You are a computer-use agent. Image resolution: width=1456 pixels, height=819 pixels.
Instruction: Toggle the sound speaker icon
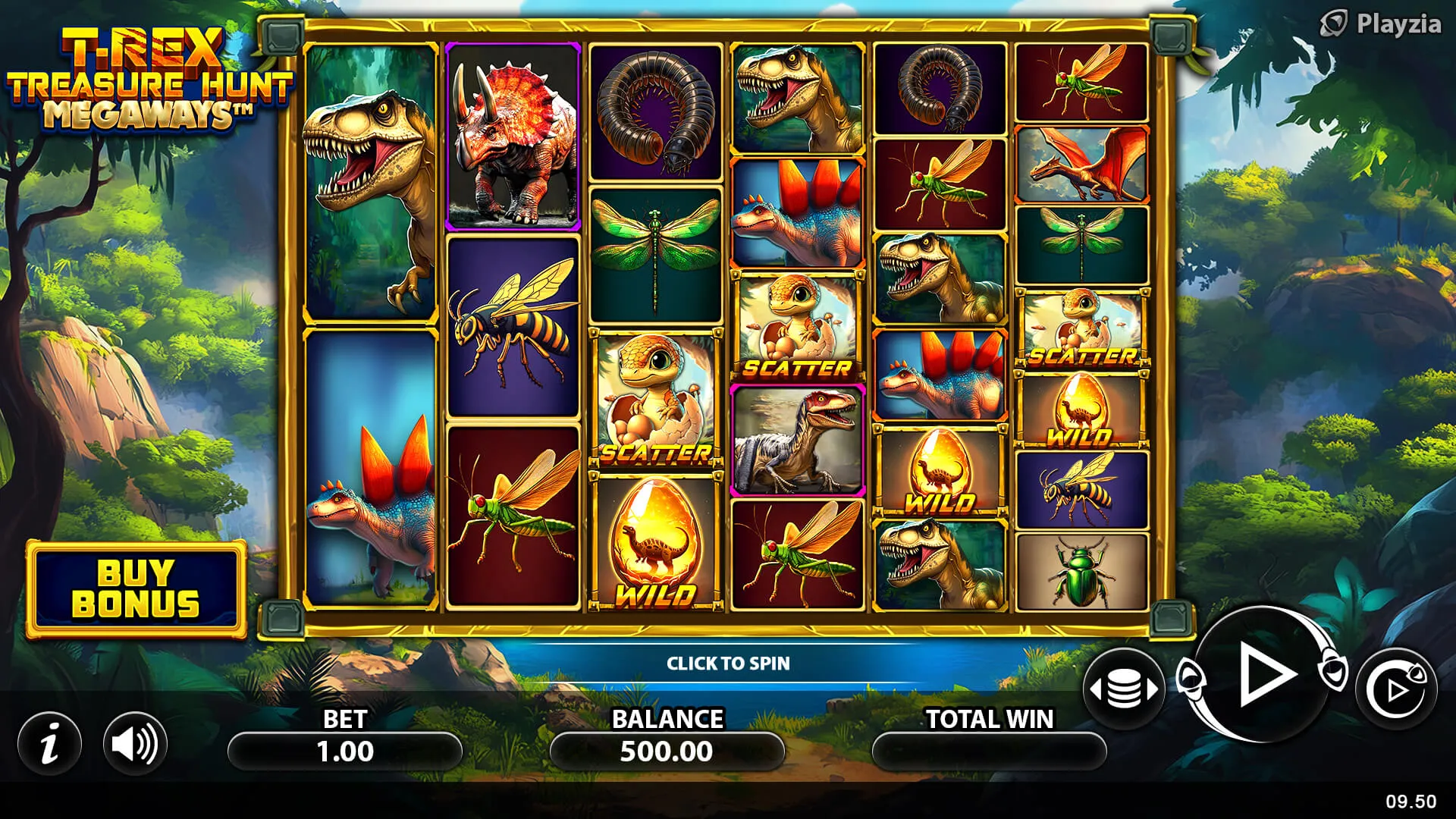tap(135, 743)
